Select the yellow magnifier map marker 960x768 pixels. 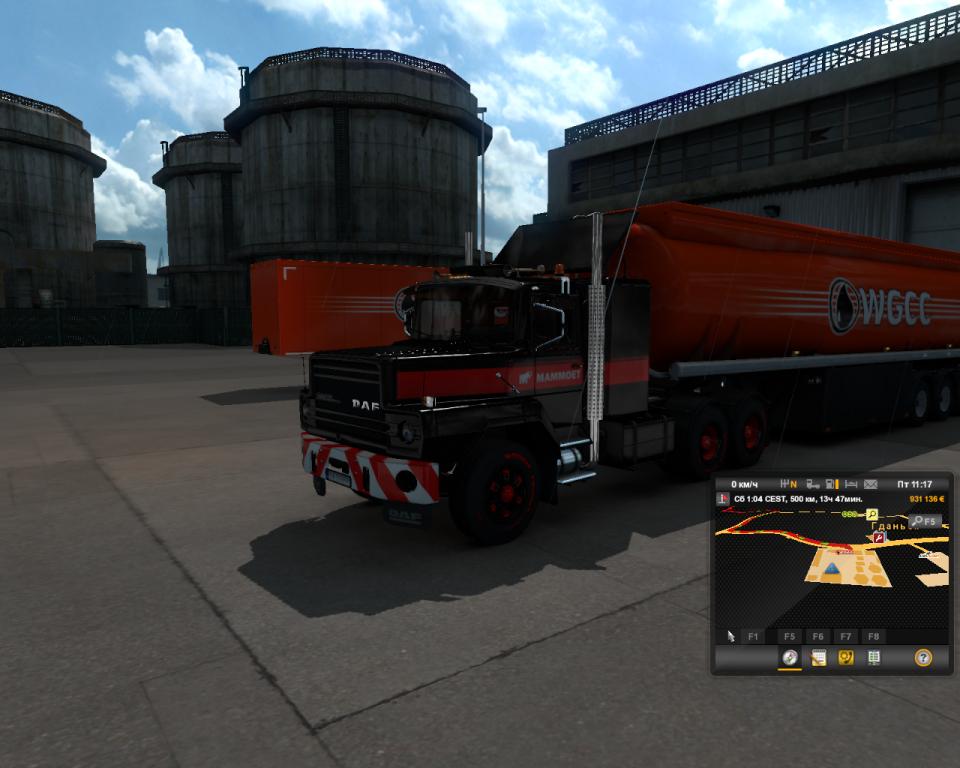click(872, 514)
